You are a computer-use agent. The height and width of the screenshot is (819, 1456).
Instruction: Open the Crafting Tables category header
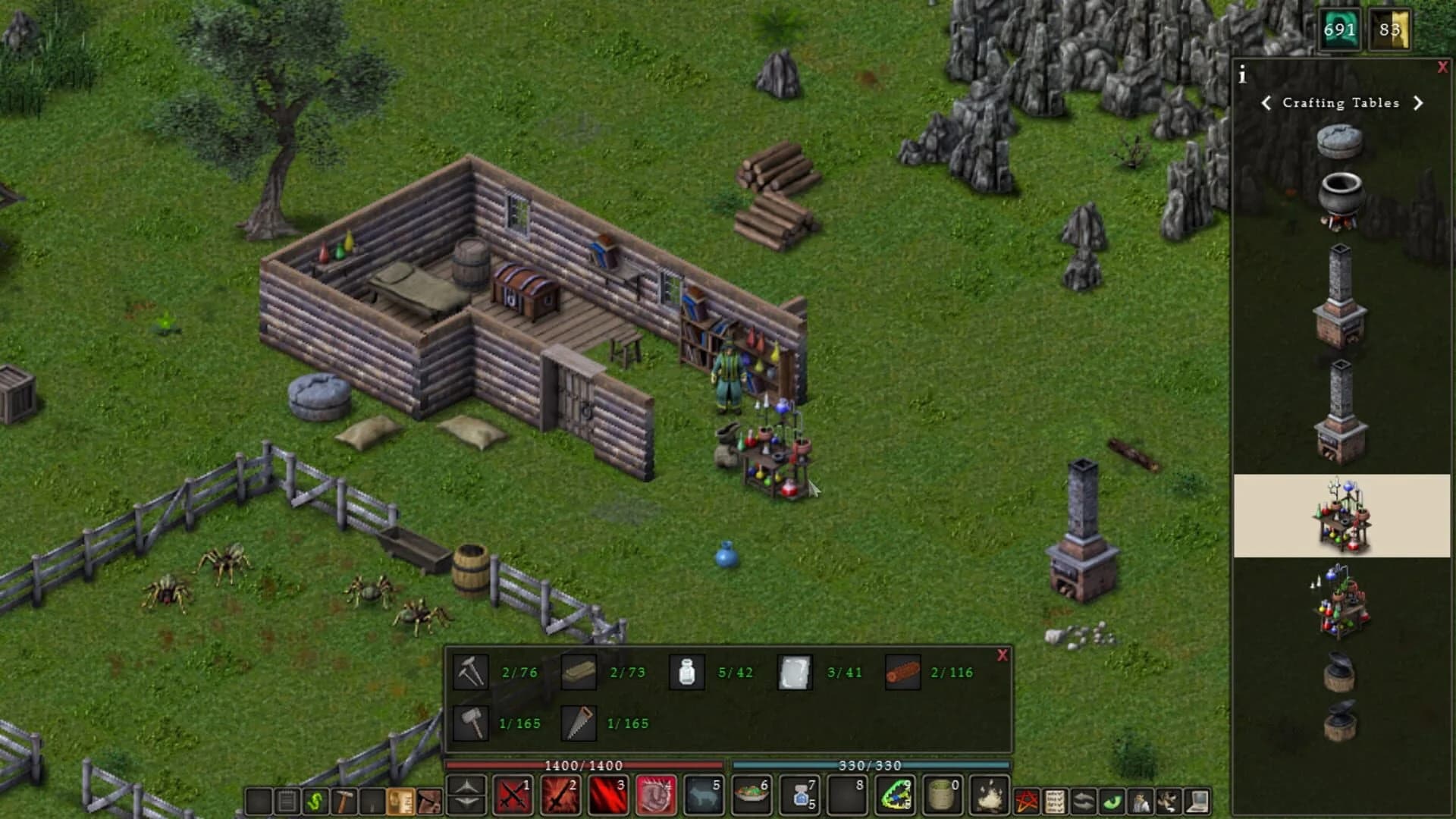tap(1341, 103)
